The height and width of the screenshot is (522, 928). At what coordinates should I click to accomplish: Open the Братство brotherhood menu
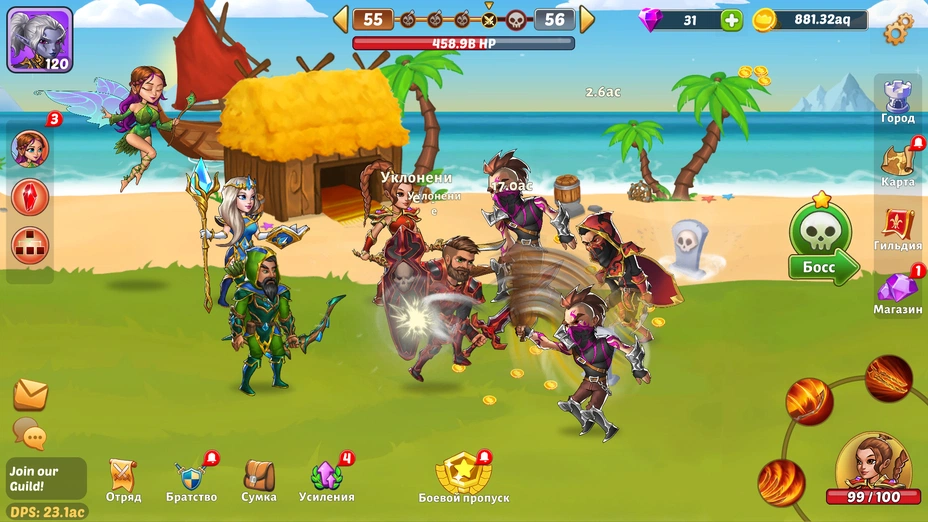[x=190, y=480]
